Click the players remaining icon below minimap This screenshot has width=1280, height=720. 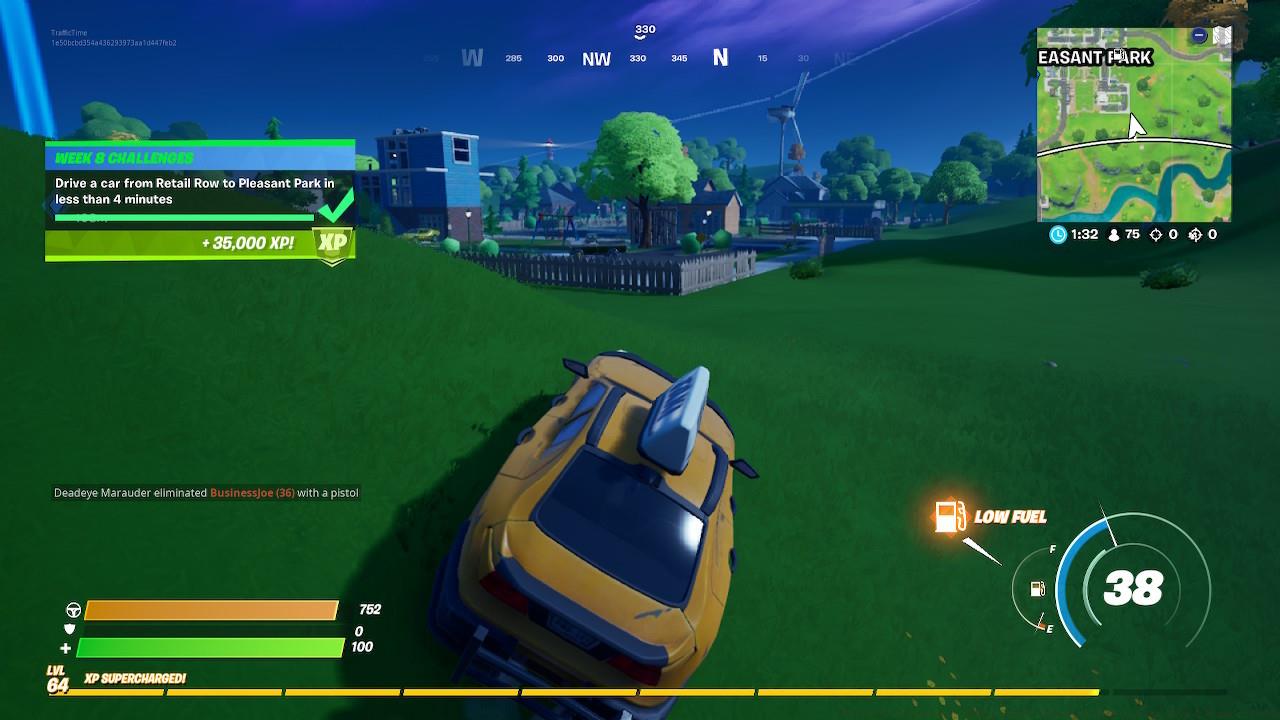[x=1112, y=235]
